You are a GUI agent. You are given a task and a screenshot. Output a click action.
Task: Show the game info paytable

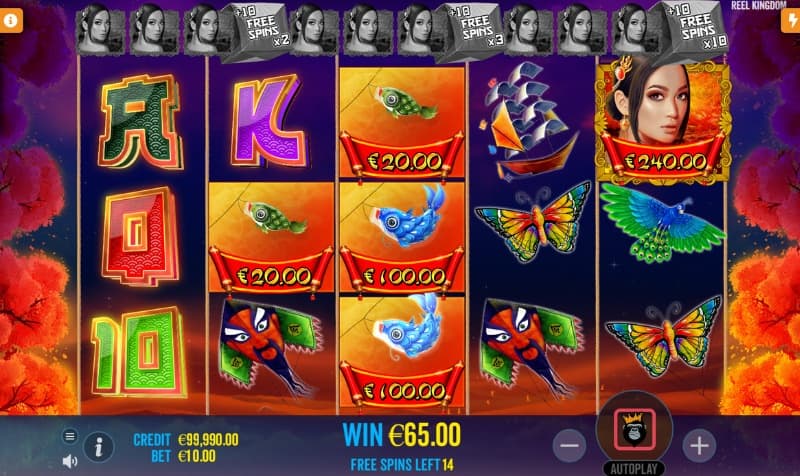pyautogui.click(x=100, y=446)
